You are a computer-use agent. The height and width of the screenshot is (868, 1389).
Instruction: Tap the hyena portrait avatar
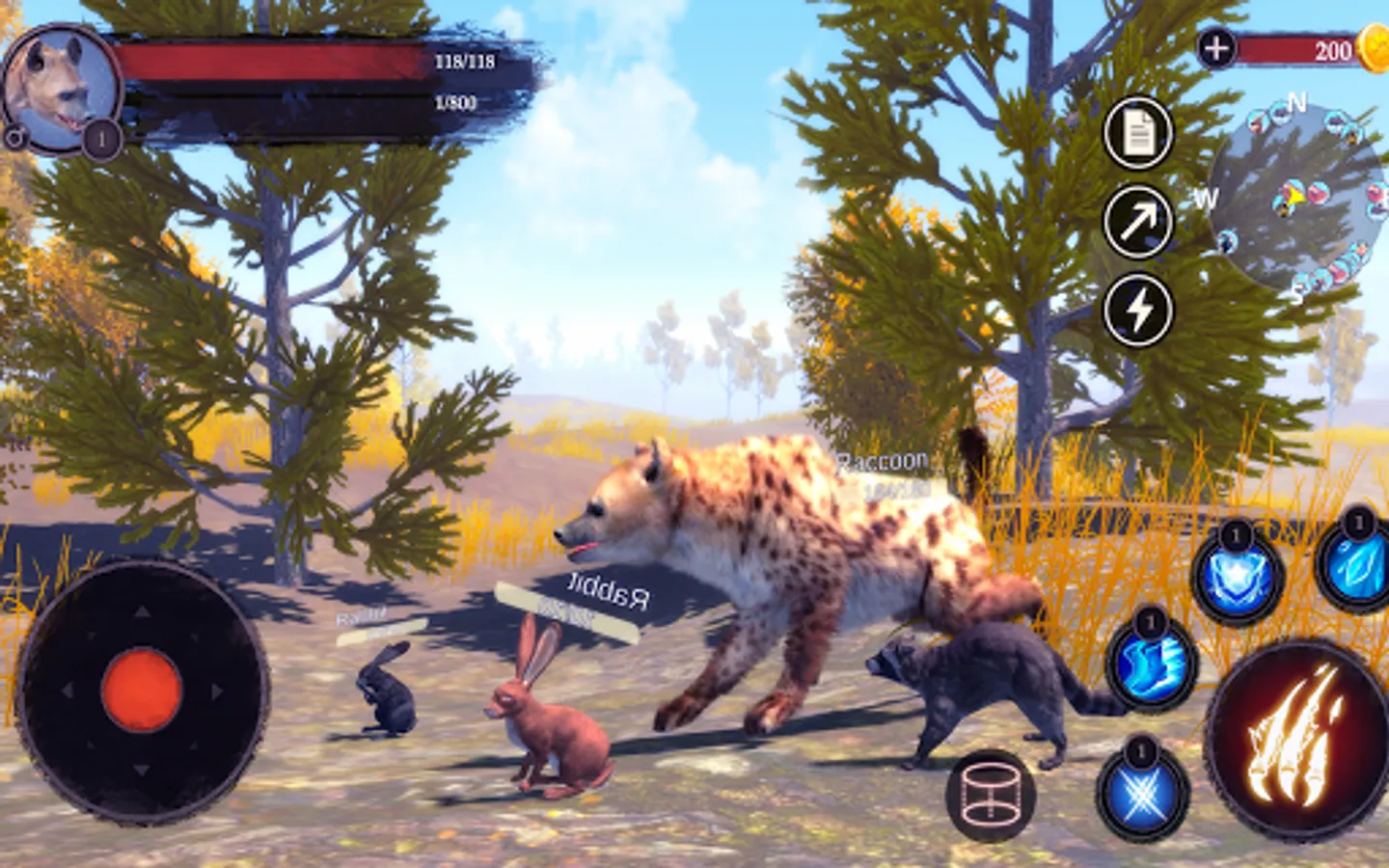click(60, 89)
